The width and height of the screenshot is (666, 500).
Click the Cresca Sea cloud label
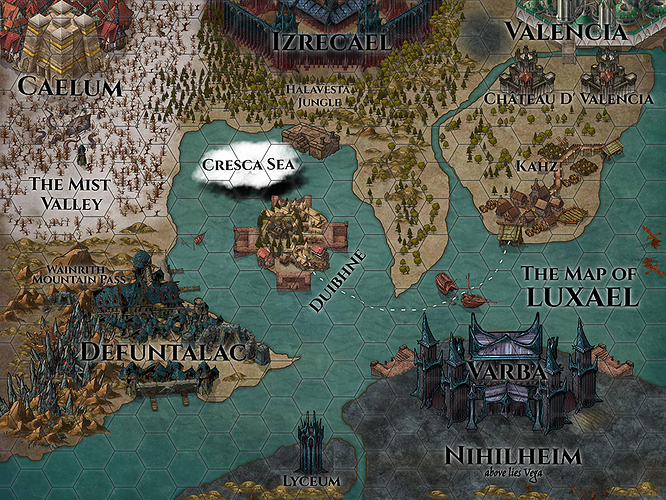[x=247, y=164]
